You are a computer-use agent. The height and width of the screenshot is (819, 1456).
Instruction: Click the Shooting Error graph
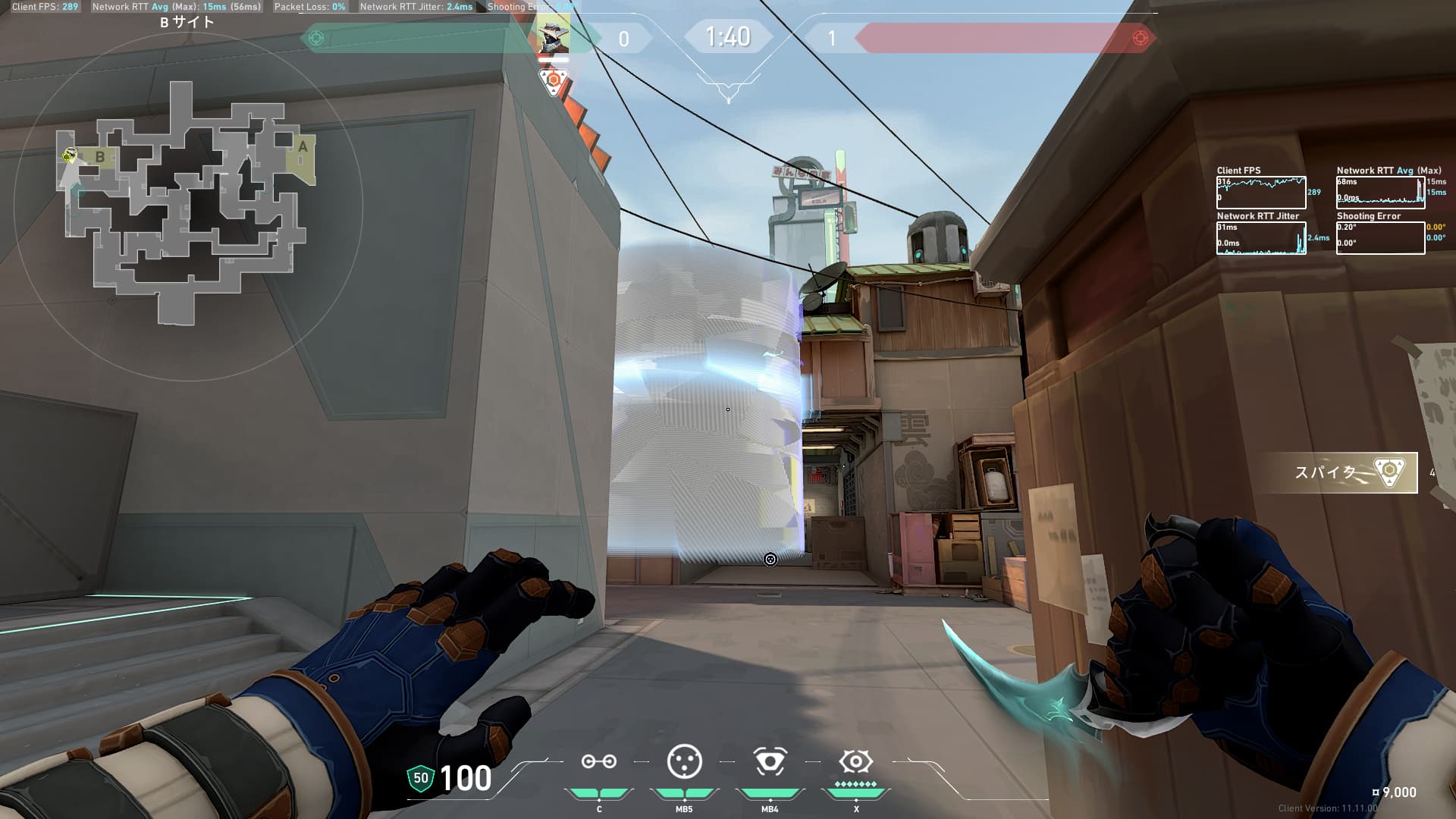pyautogui.click(x=1380, y=238)
